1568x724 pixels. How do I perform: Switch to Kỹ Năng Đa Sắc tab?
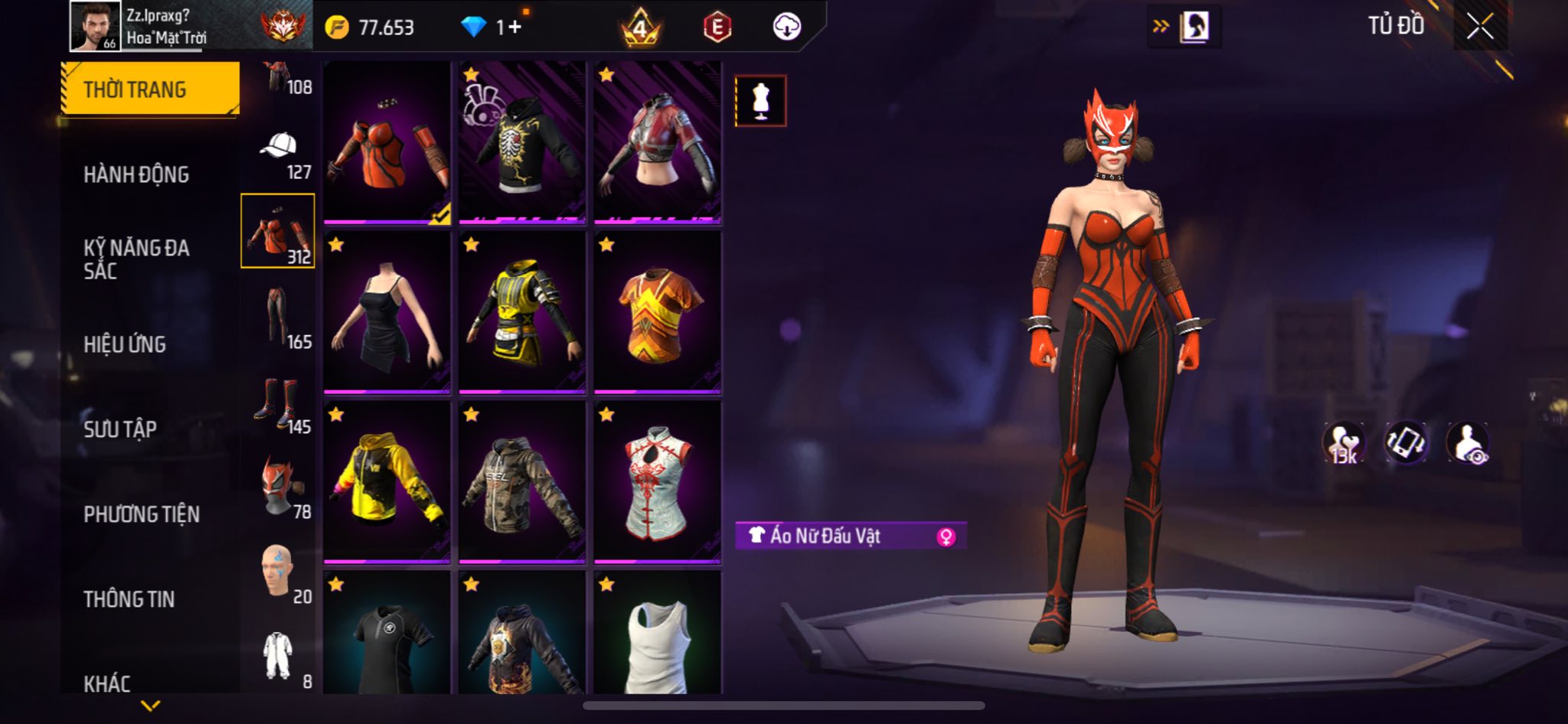click(x=136, y=259)
